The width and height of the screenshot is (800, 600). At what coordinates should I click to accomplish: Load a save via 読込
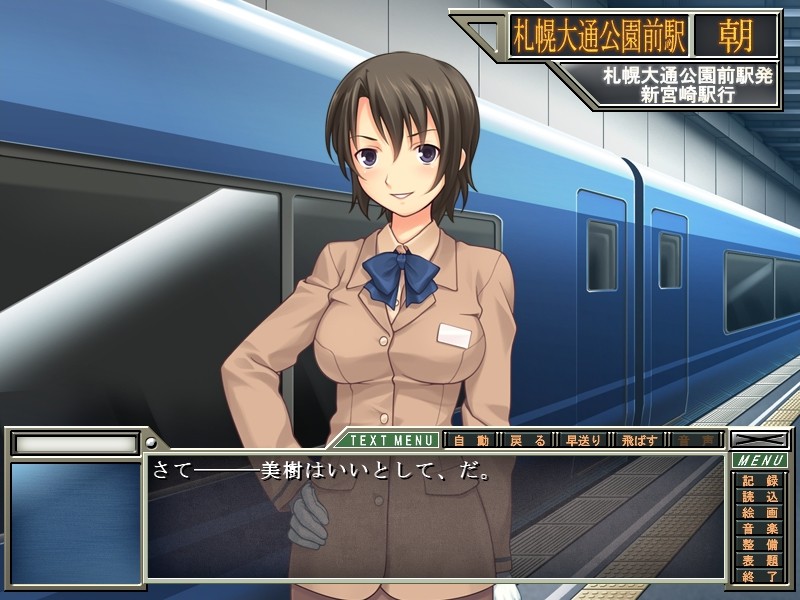pos(760,496)
